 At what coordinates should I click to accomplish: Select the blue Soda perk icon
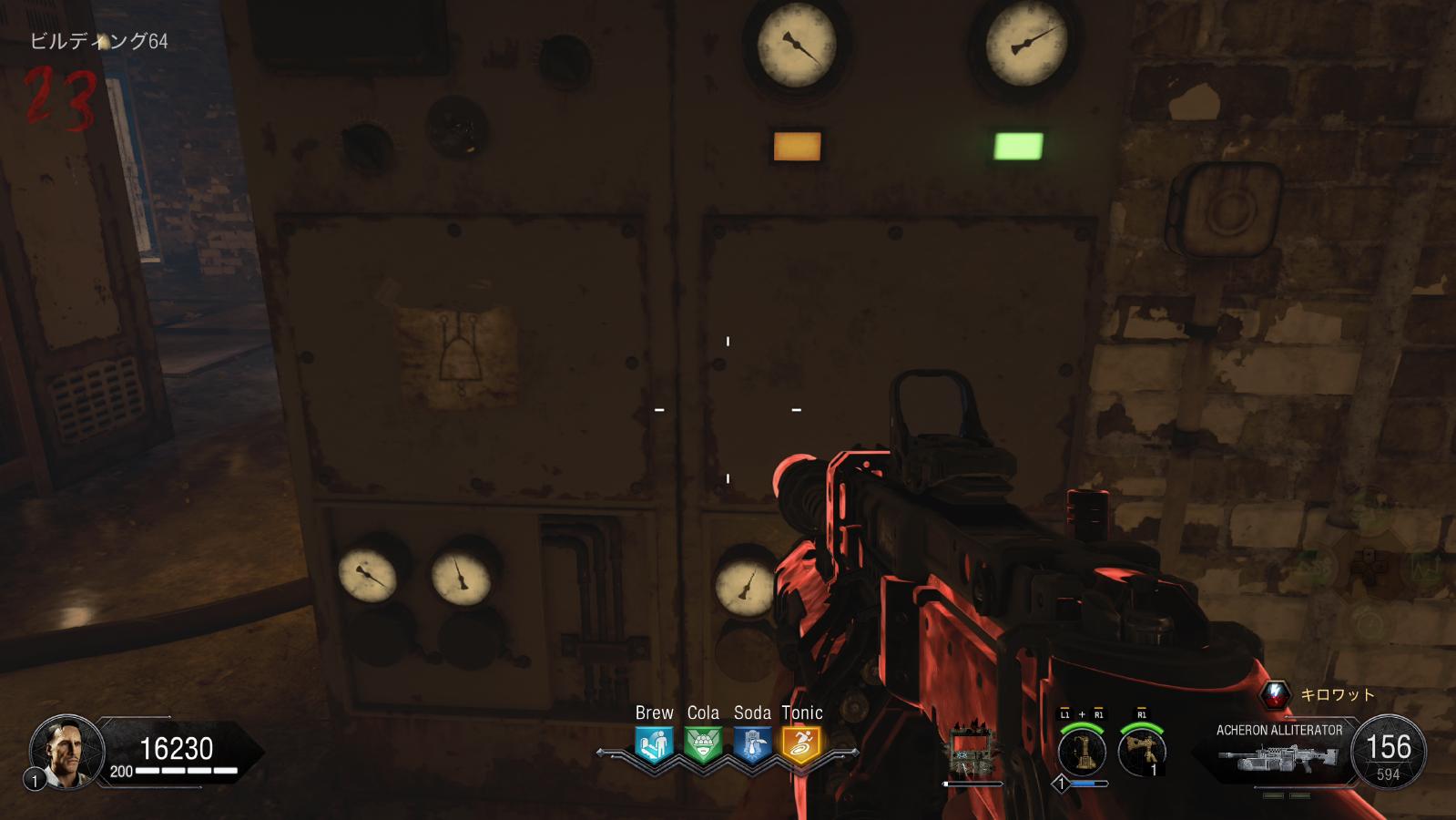(x=752, y=744)
